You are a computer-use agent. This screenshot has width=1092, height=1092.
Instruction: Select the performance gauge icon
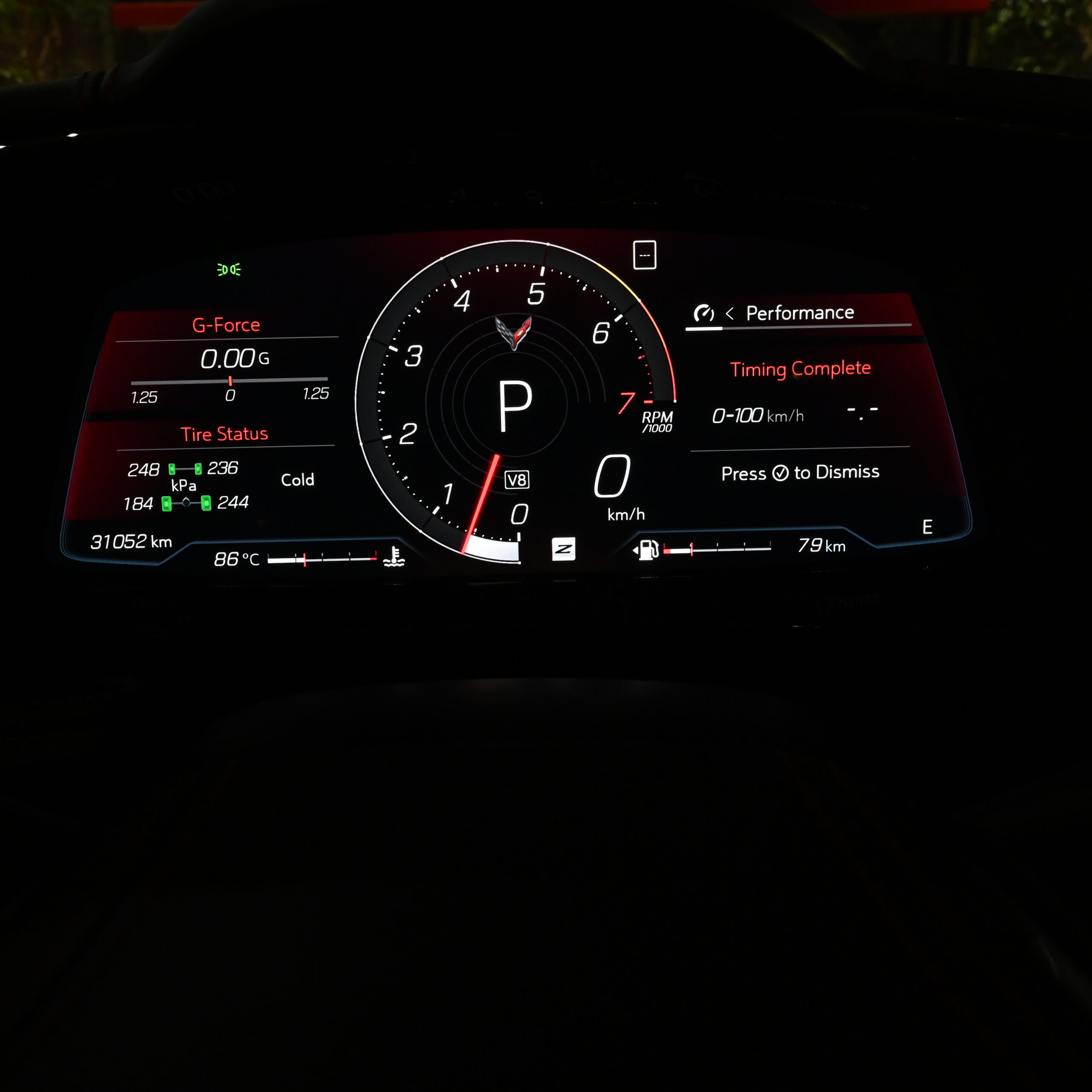click(704, 313)
